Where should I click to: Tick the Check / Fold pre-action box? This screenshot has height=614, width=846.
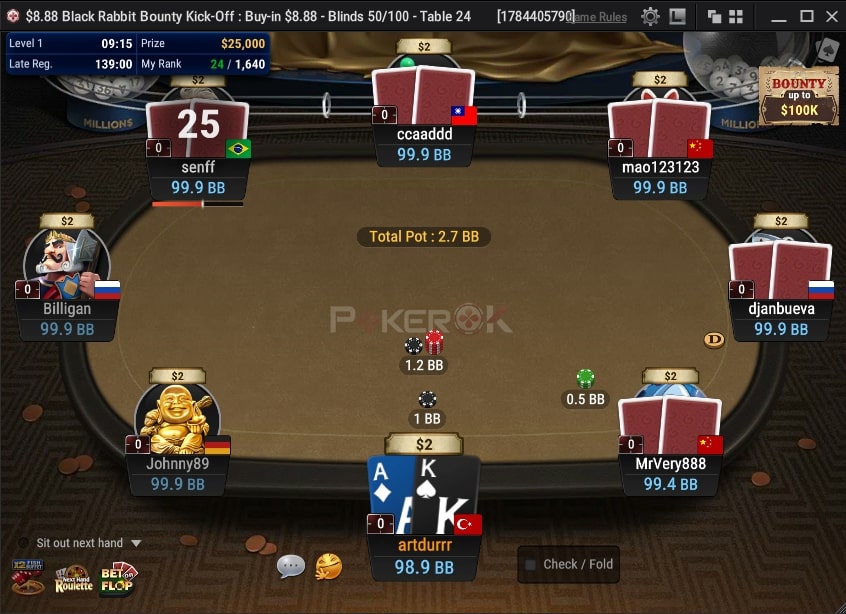tap(531, 565)
